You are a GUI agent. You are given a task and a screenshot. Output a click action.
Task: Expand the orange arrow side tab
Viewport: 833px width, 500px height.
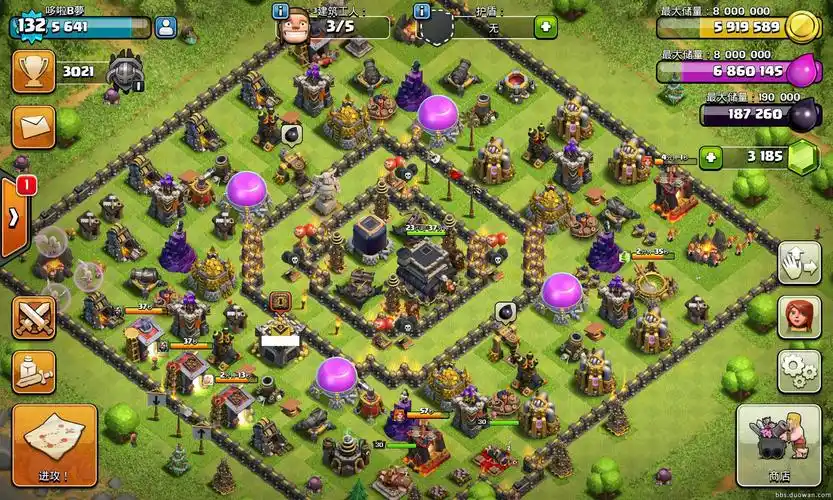coord(14,218)
